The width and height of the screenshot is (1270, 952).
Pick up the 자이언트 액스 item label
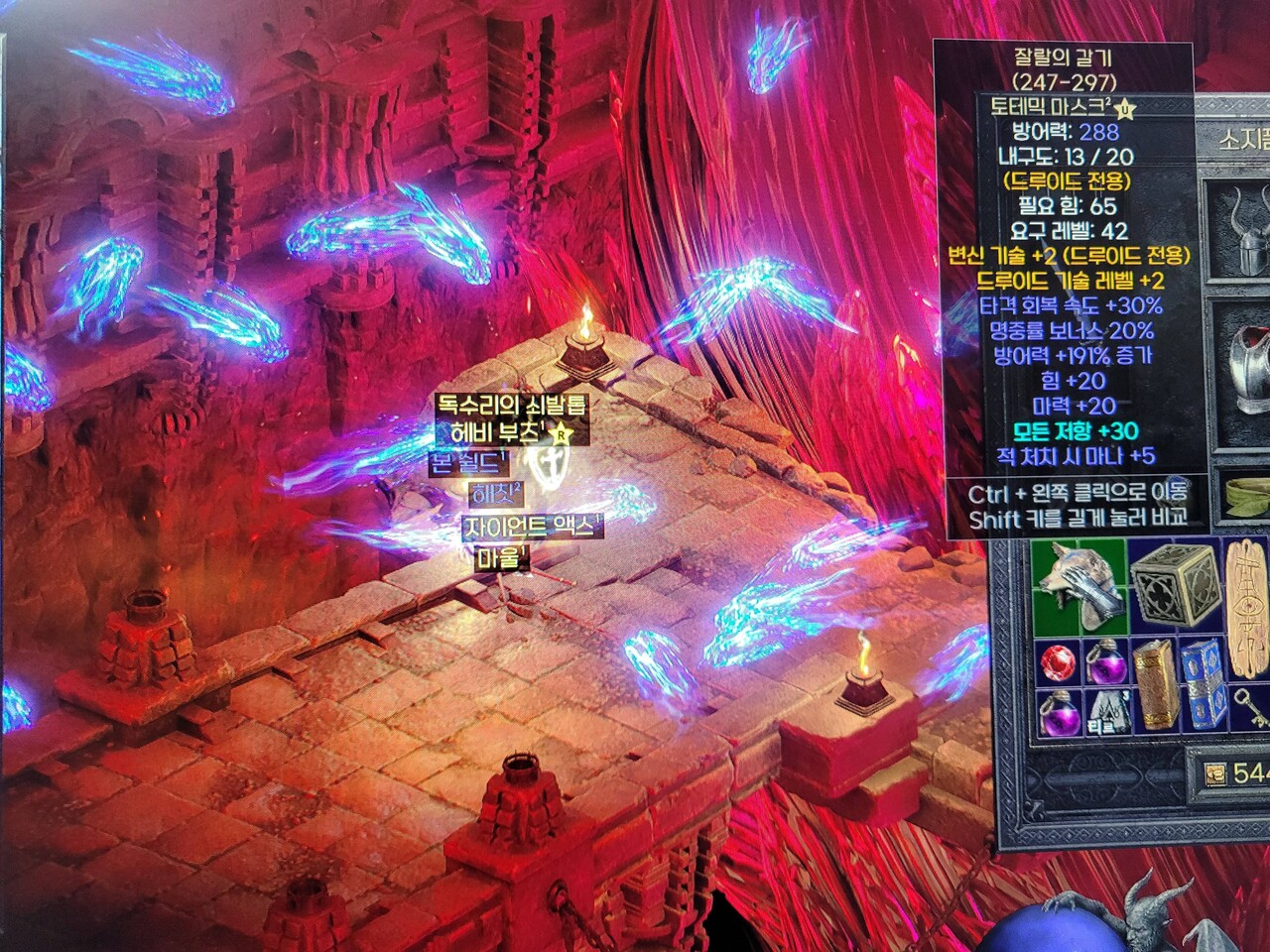pyautogui.click(x=532, y=527)
